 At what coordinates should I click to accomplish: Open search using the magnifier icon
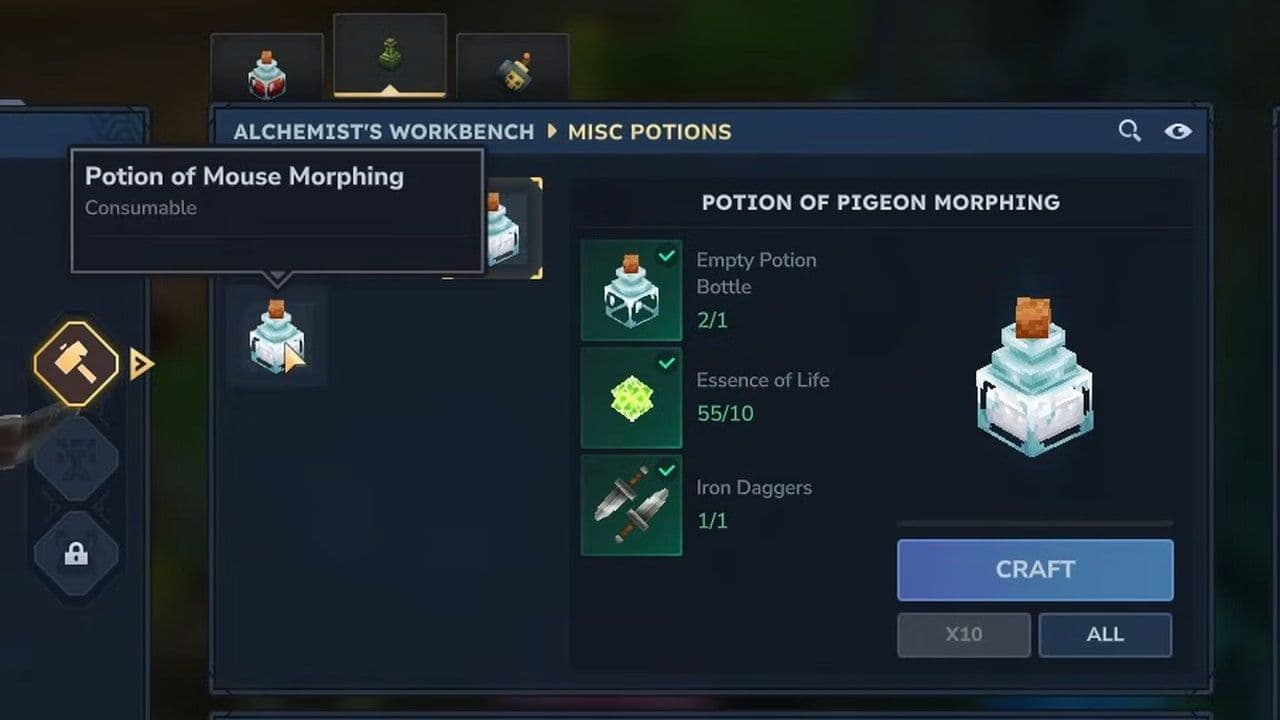point(1130,131)
